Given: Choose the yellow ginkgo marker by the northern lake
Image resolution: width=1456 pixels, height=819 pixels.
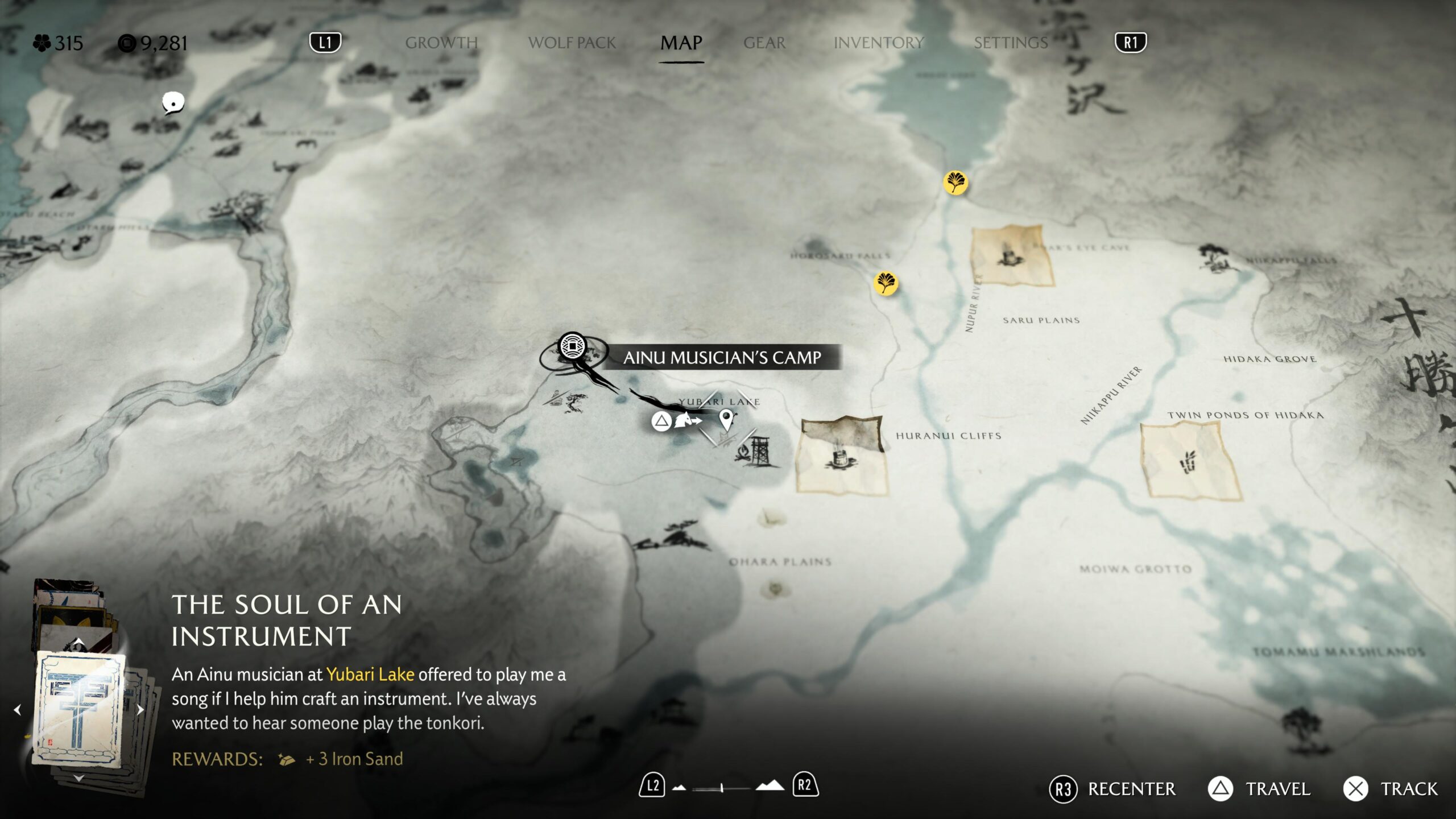Looking at the screenshot, I should pyautogui.click(x=955, y=183).
